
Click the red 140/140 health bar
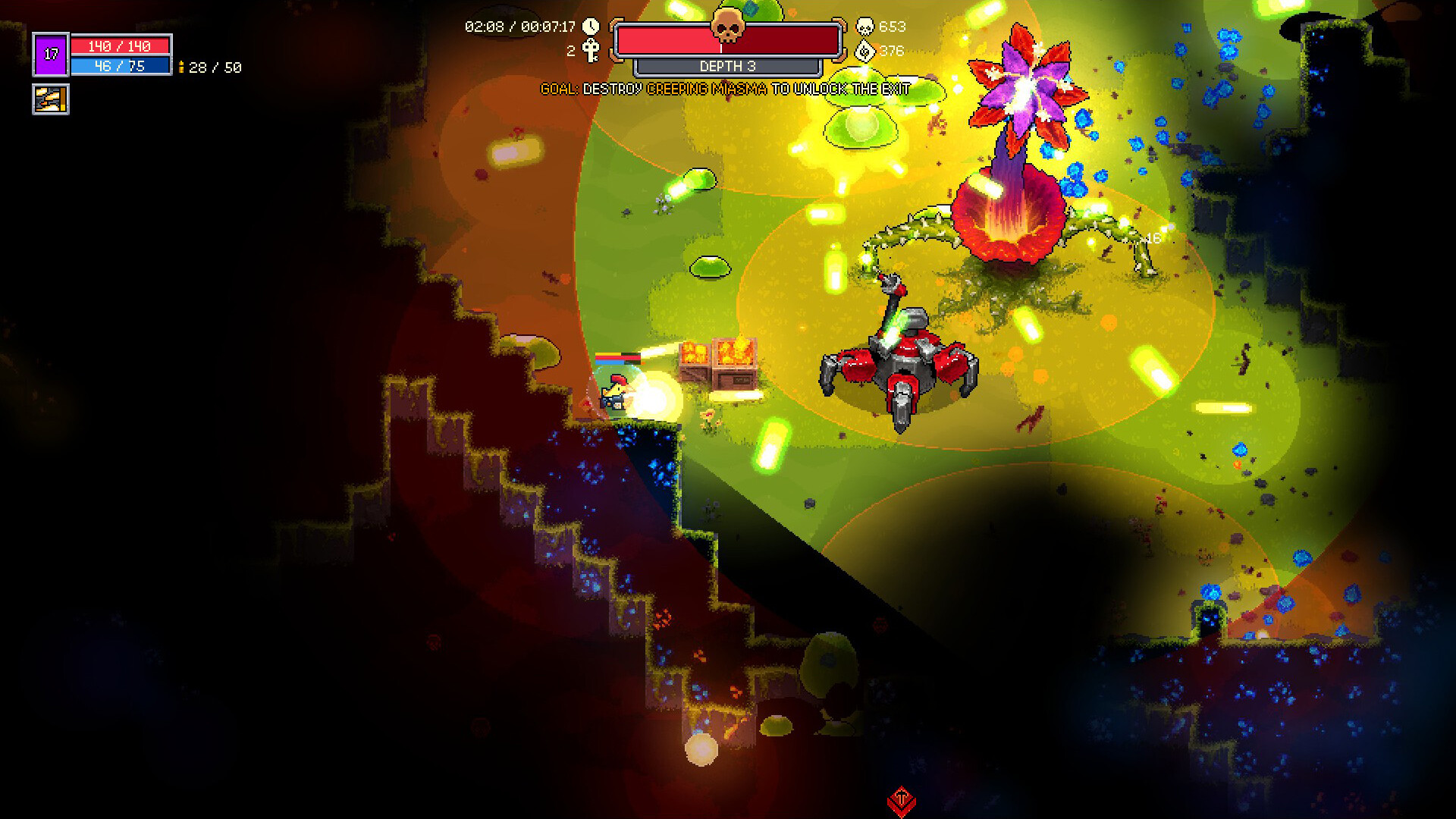[121, 45]
